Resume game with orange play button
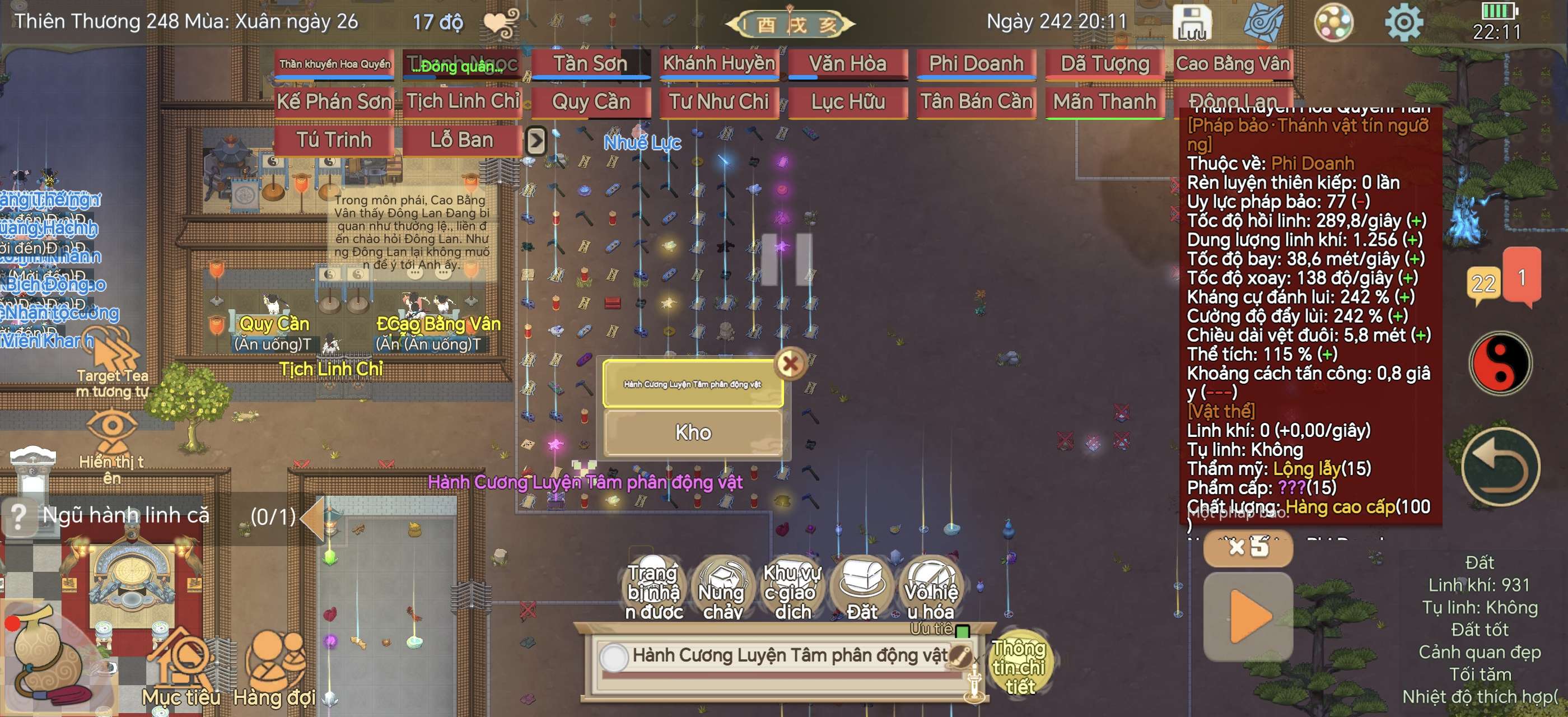 1248,617
